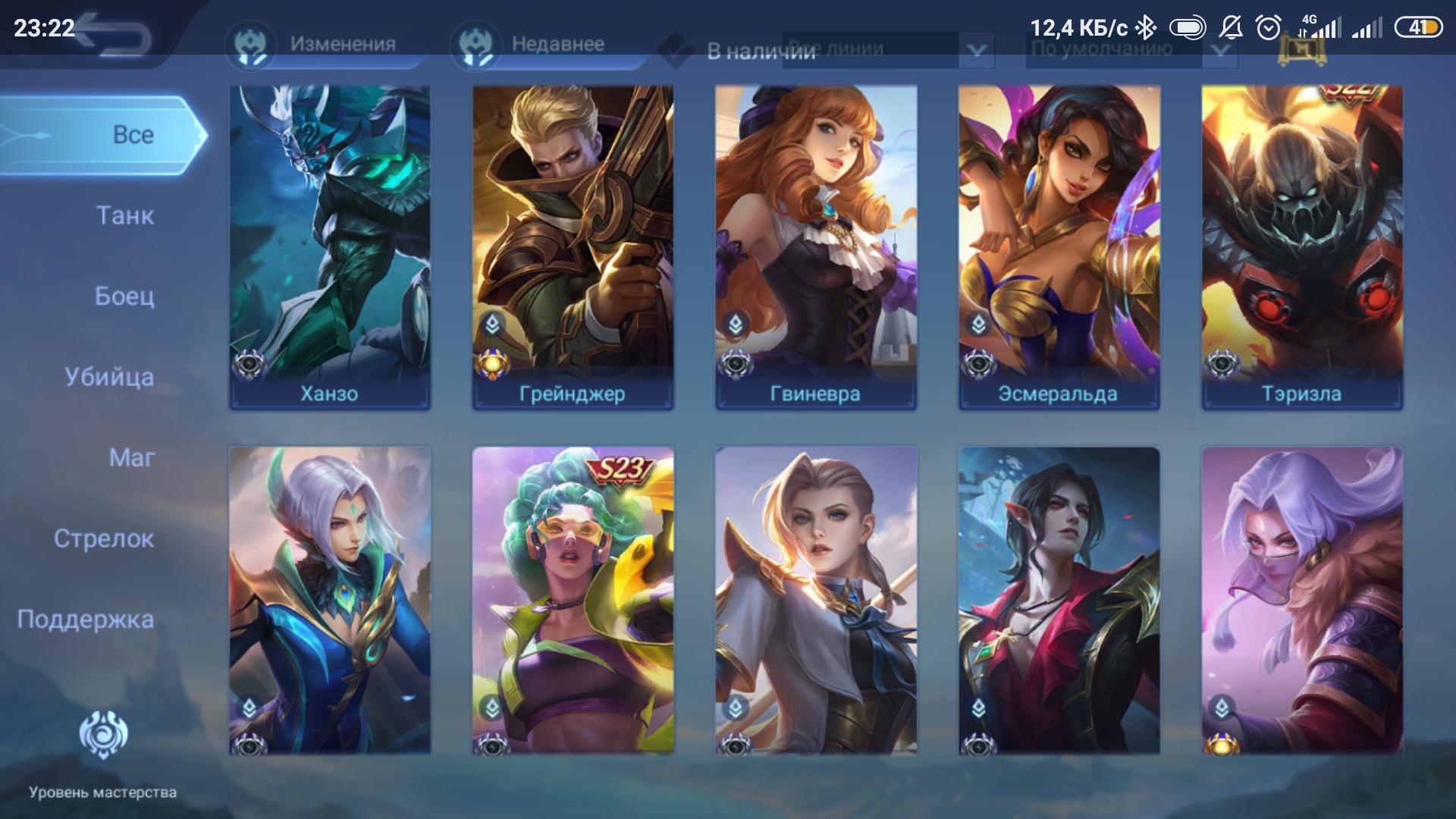Viewport: 1456px width, 819px height.
Task: Choose the Убийца role tab
Action: coord(109,377)
